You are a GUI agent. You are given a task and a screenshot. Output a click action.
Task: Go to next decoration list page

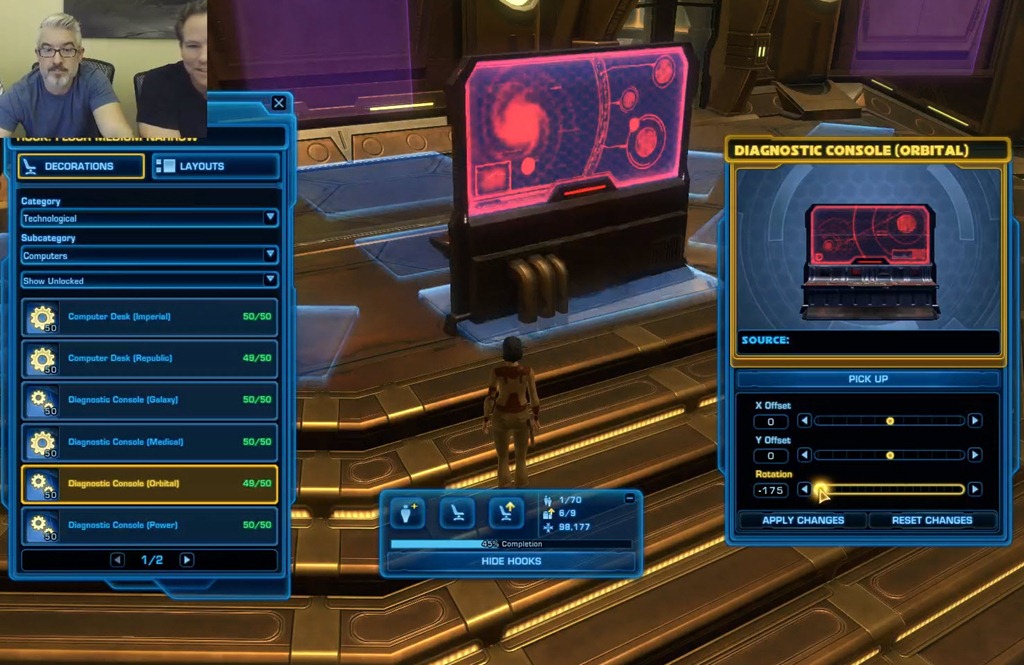tap(186, 560)
